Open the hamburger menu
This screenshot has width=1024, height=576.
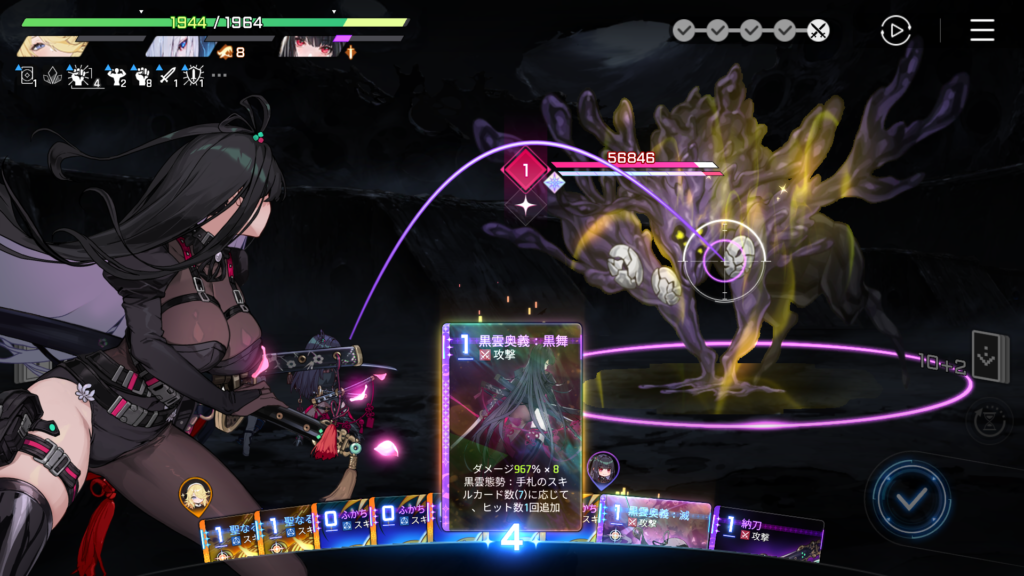(x=982, y=30)
